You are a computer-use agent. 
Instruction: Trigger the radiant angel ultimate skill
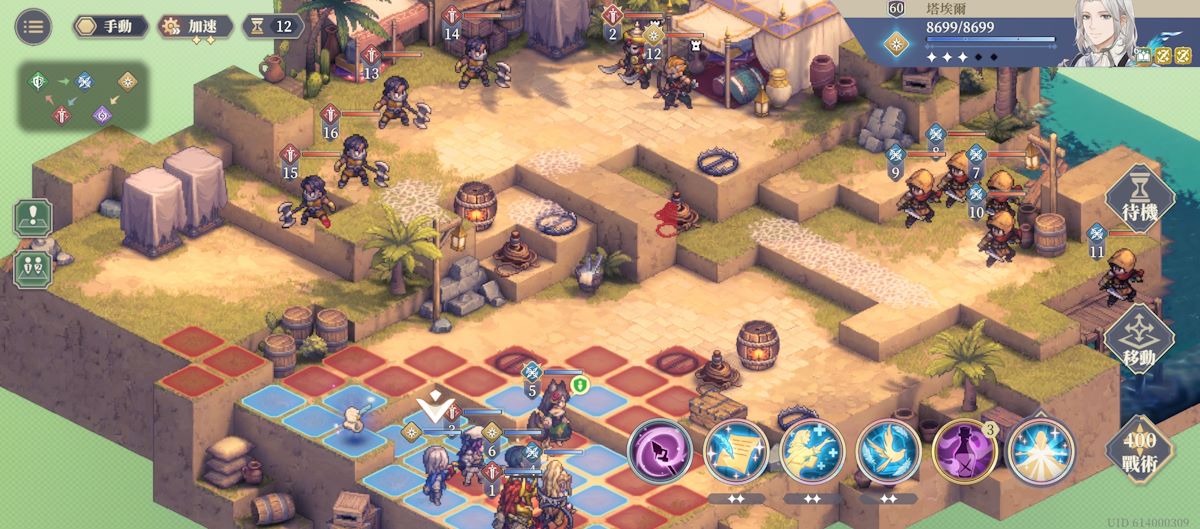pyautogui.click(x=1040, y=452)
